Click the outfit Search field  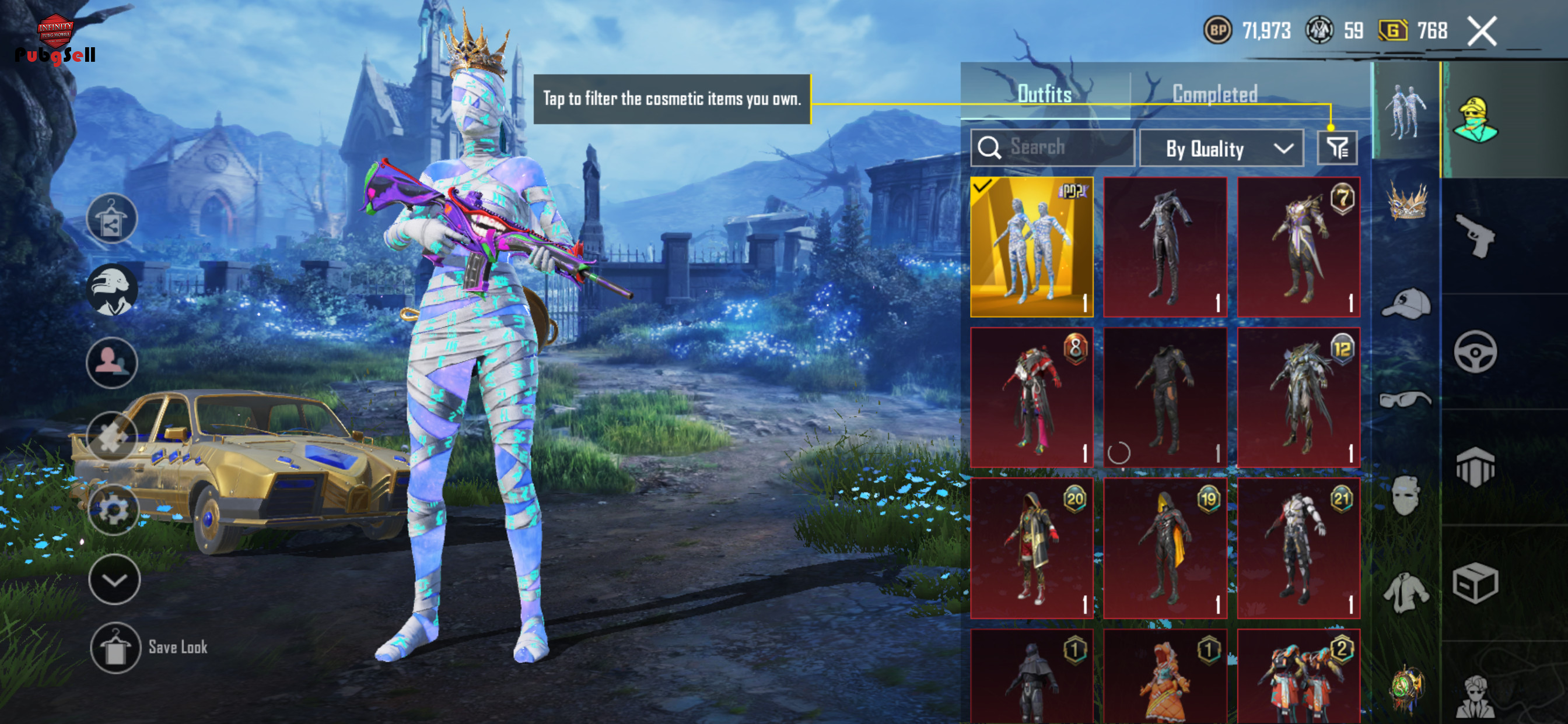(x=1053, y=147)
